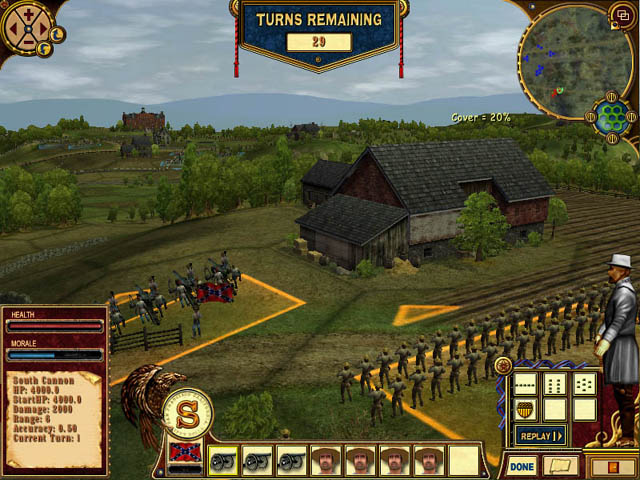This screenshot has width=640, height=480.
Task: Rotate camera using the left arrow
Action: (14, 30)
